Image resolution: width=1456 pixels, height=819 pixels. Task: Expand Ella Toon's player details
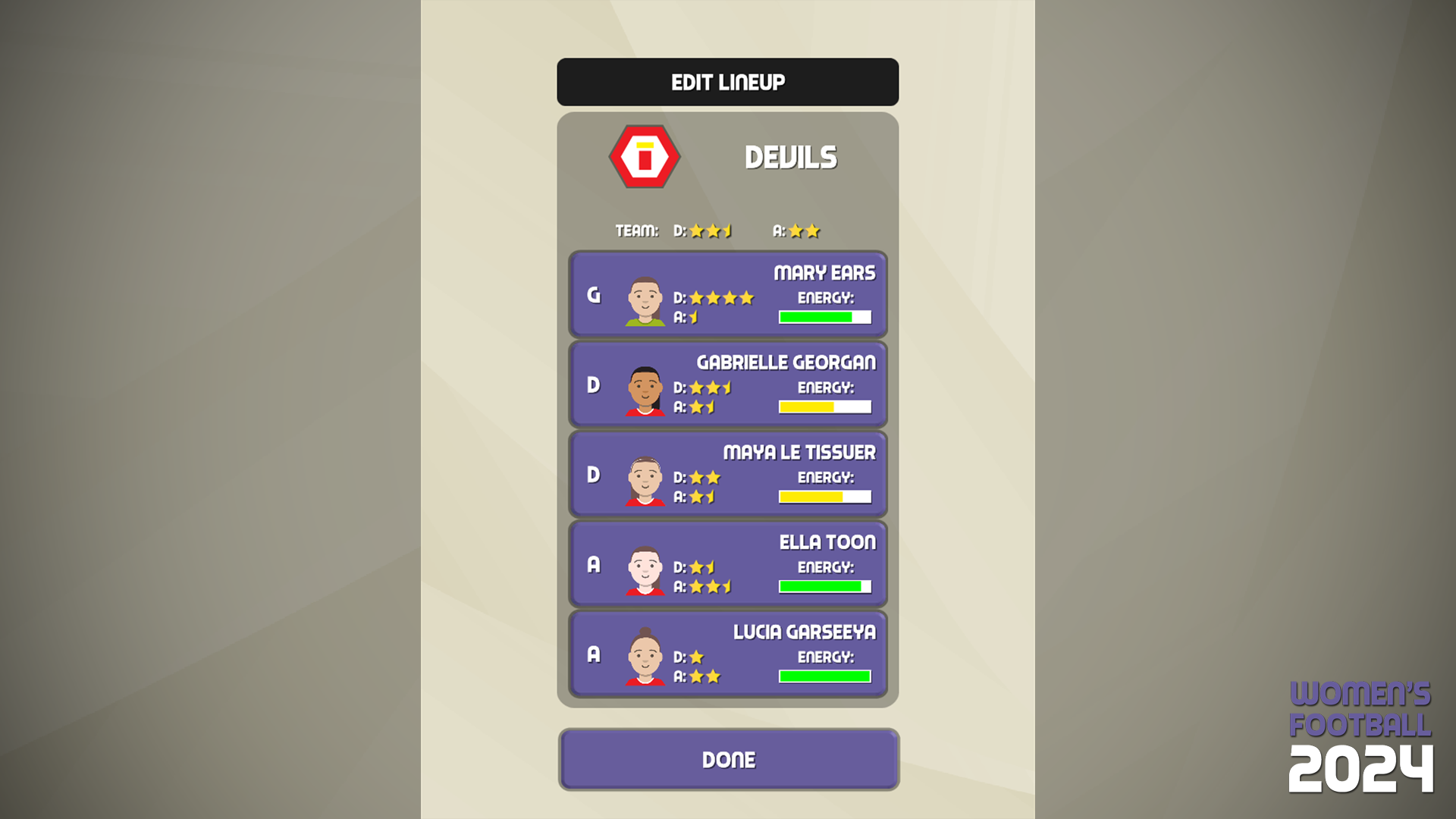(728, 564)
